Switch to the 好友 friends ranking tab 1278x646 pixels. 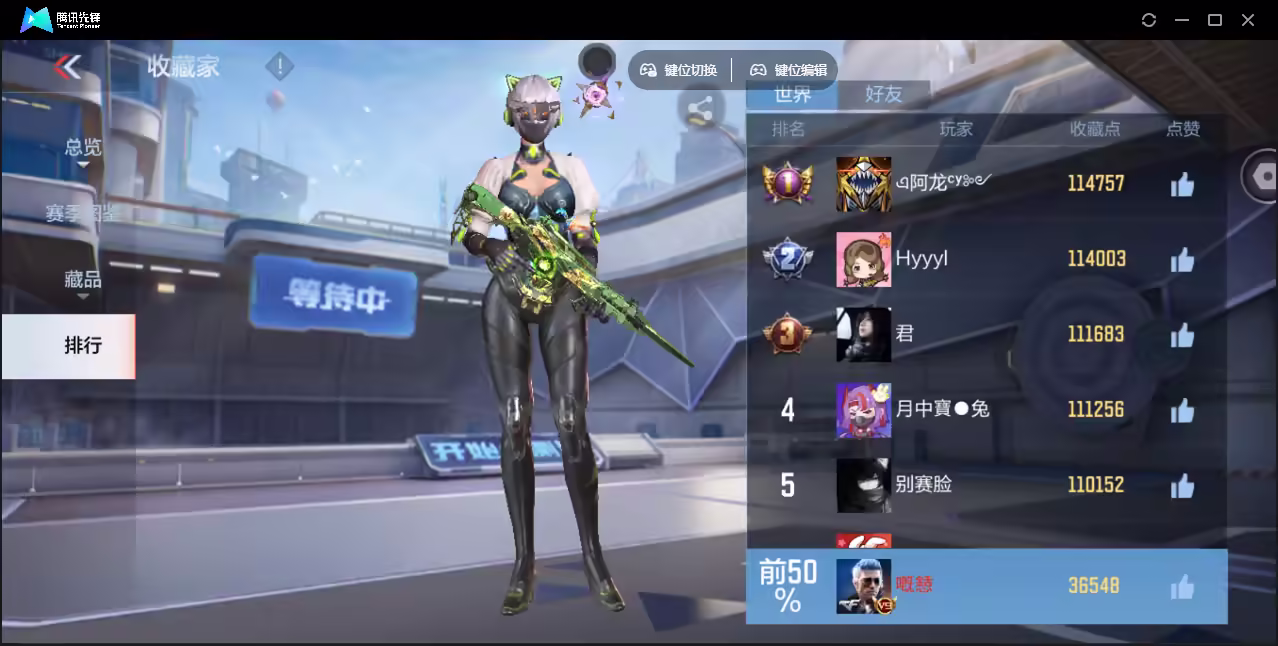coord(883,94)
